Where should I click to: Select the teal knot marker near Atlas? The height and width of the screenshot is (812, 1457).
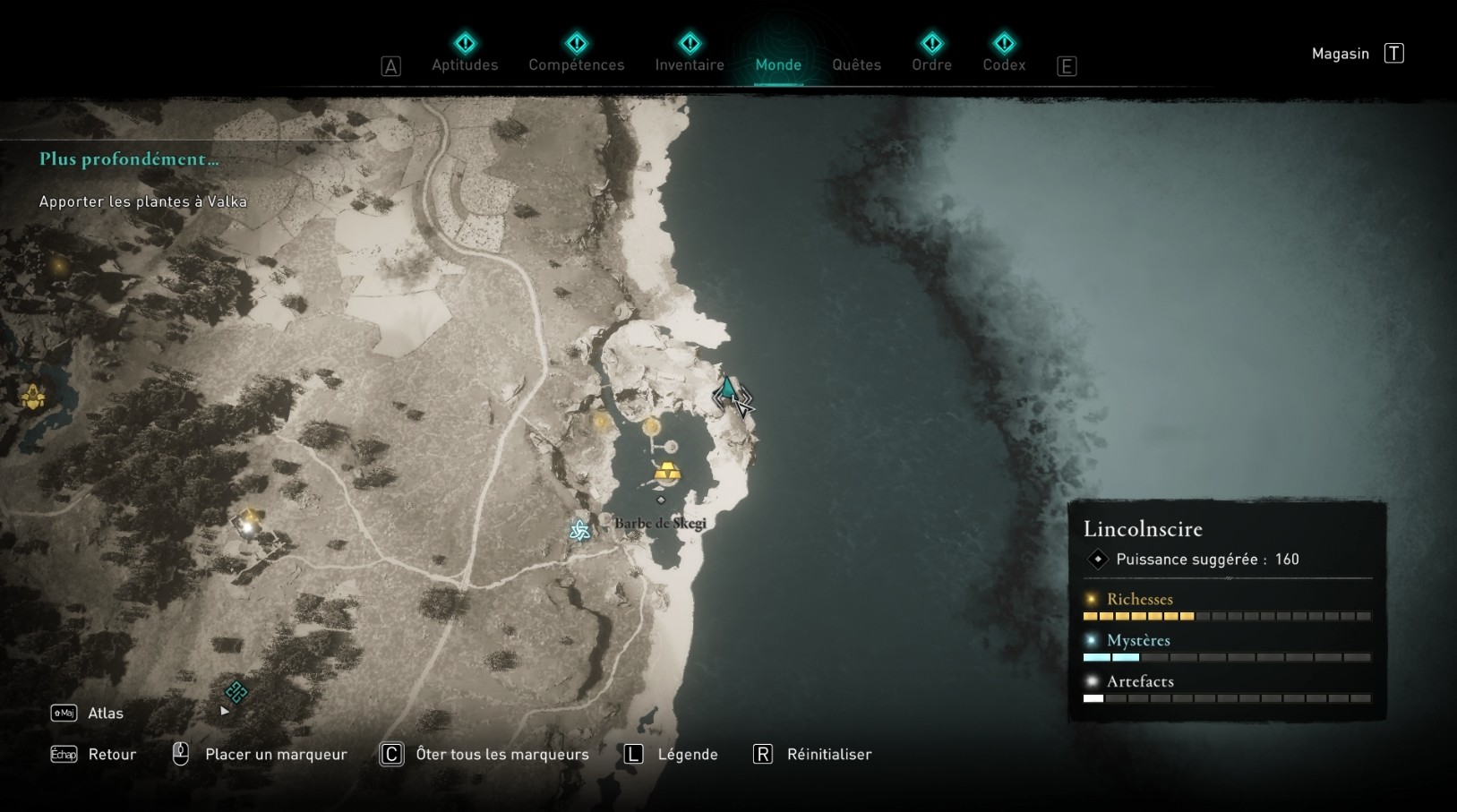[x=236, y=691]
